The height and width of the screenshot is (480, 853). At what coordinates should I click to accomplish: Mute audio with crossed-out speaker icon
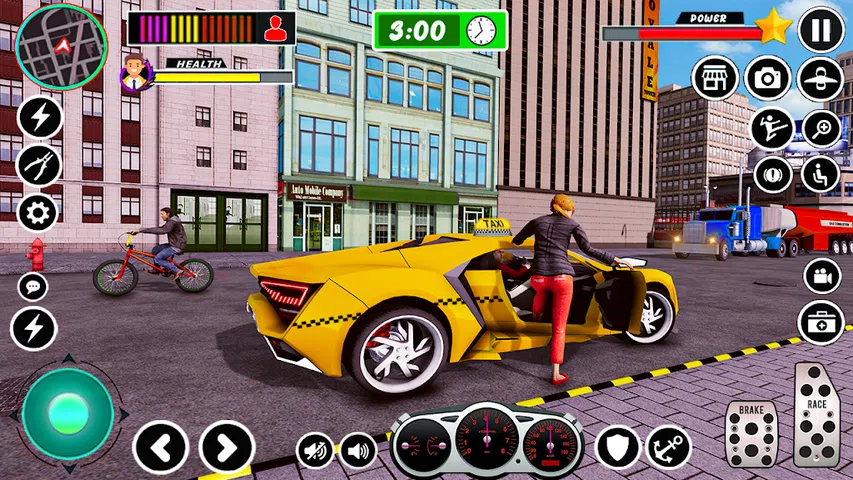(x=315, y=450)
